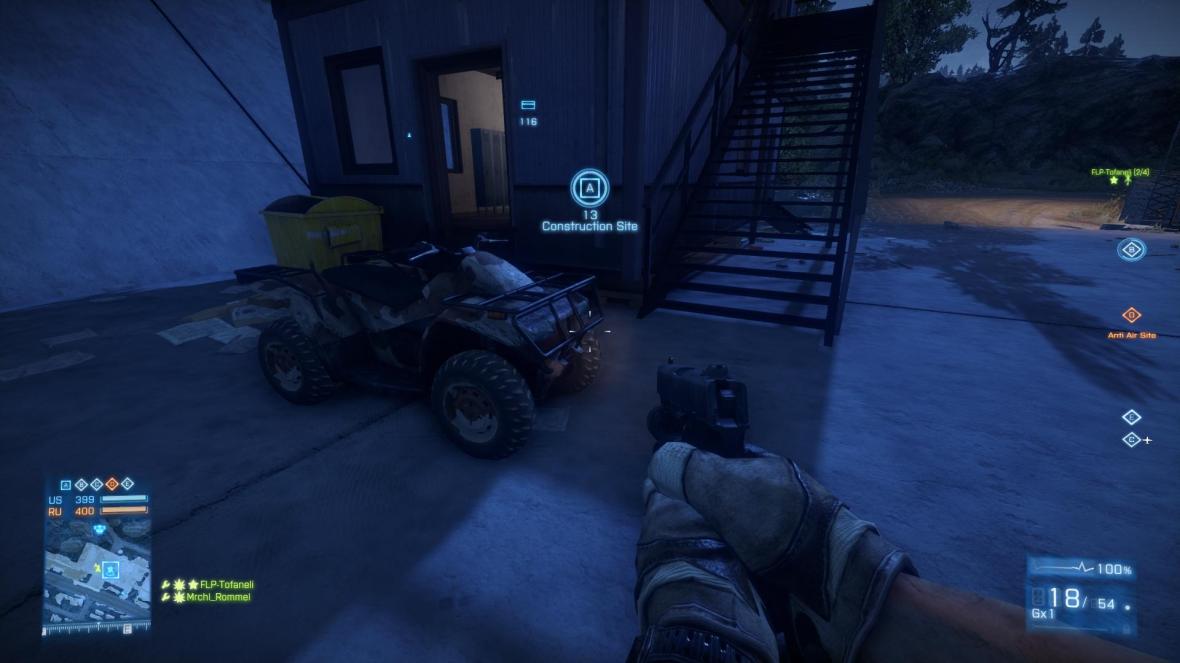Click the objective B marker on the right
The height and width of the screenshot is (663, 1180).
(x=1131, y=250)
